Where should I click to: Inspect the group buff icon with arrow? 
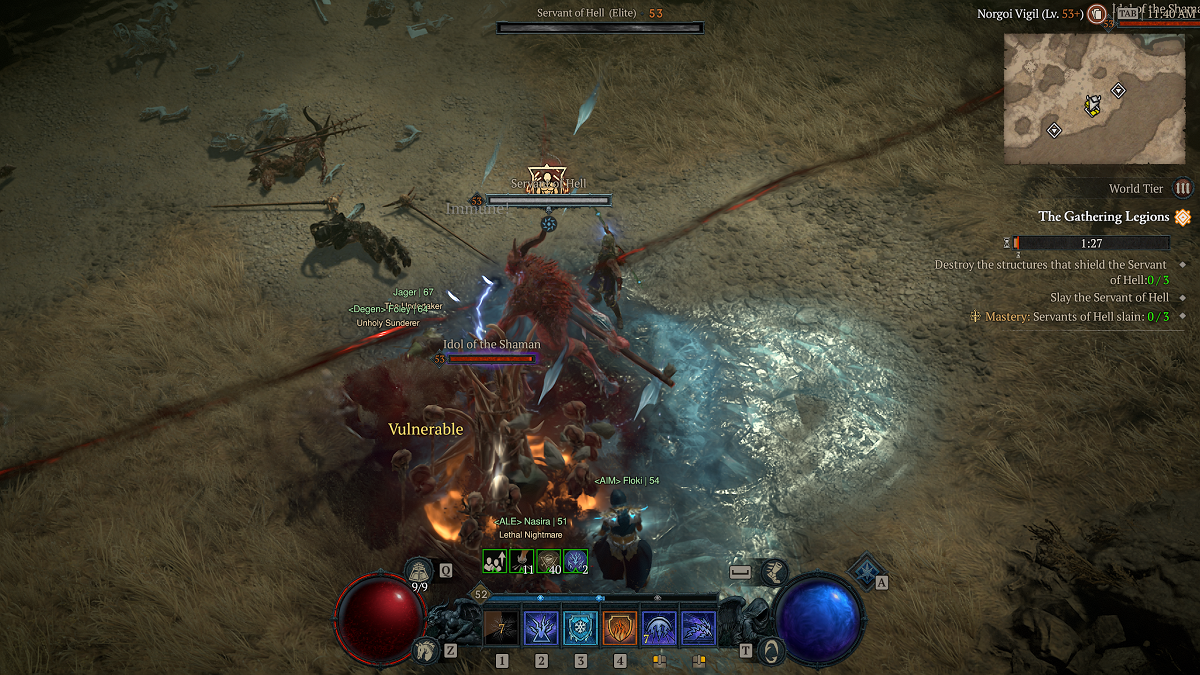click(x=494, y=561)
